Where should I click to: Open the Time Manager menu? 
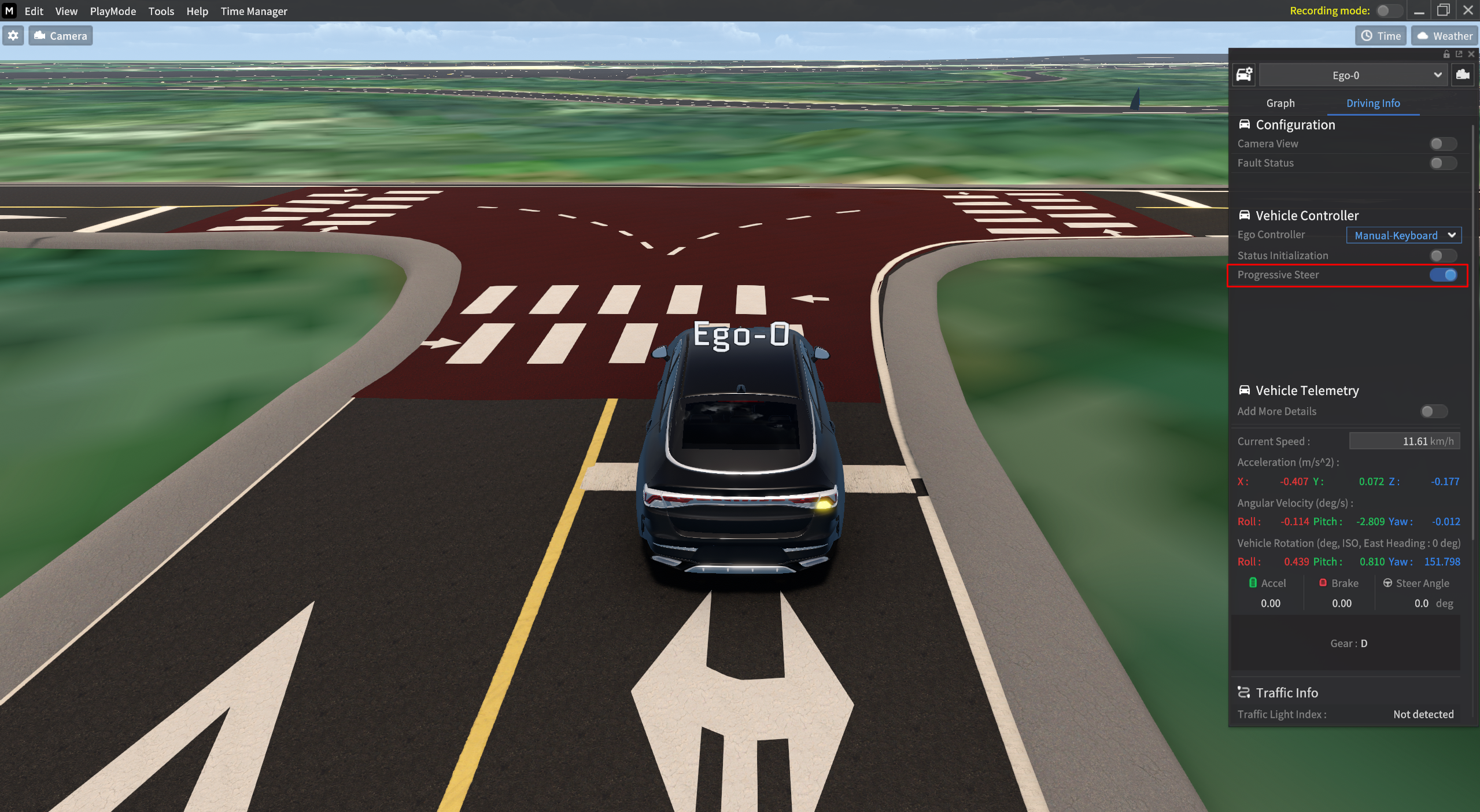[253, 11]
